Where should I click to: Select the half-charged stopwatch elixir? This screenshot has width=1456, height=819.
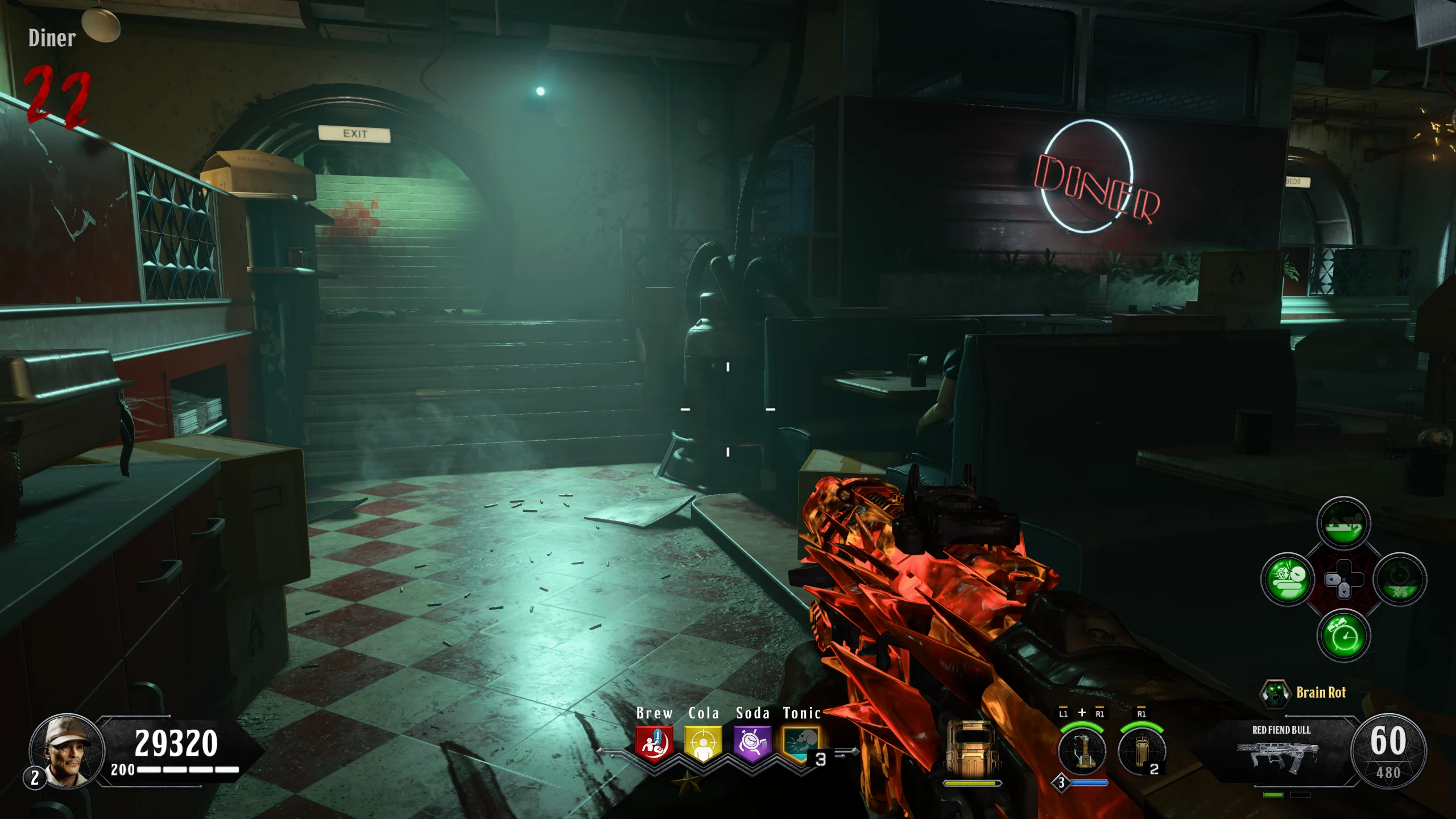[1400, 580]
